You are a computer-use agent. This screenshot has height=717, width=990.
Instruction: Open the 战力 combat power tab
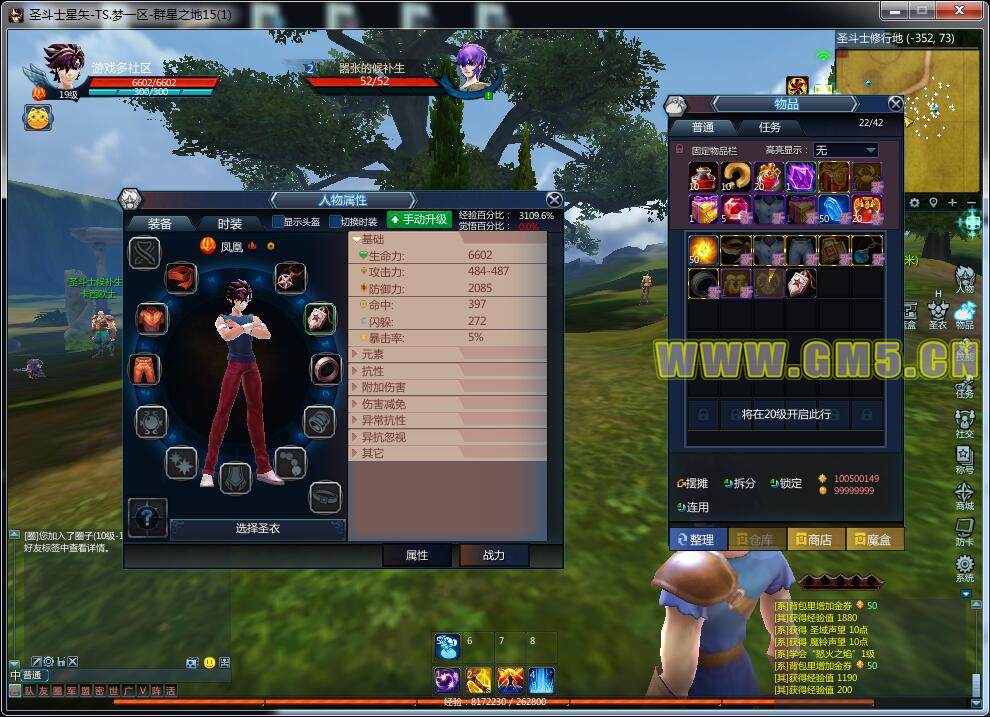click(494, 555)
